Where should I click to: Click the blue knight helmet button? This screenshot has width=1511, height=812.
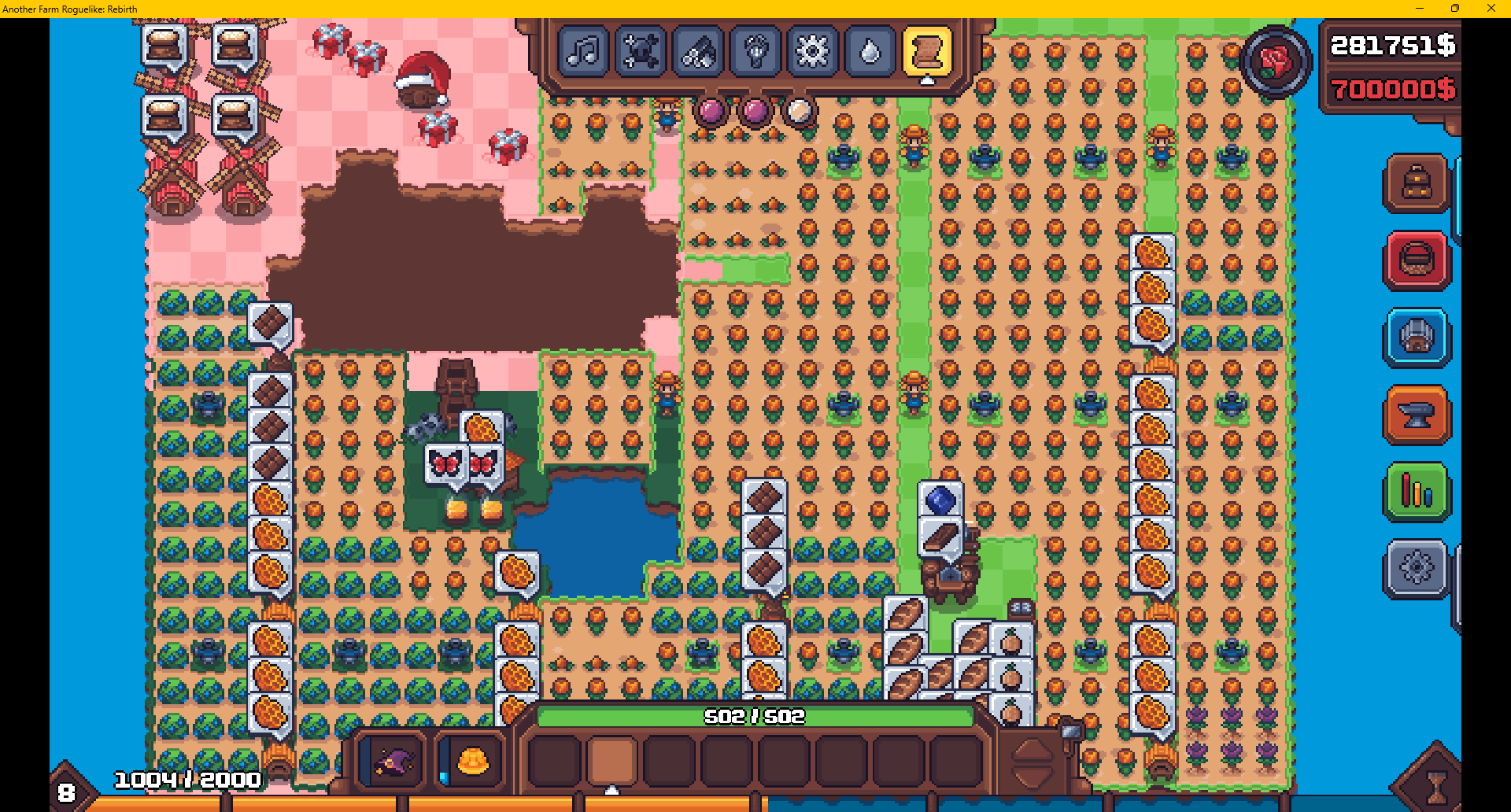coord(1417,338)
